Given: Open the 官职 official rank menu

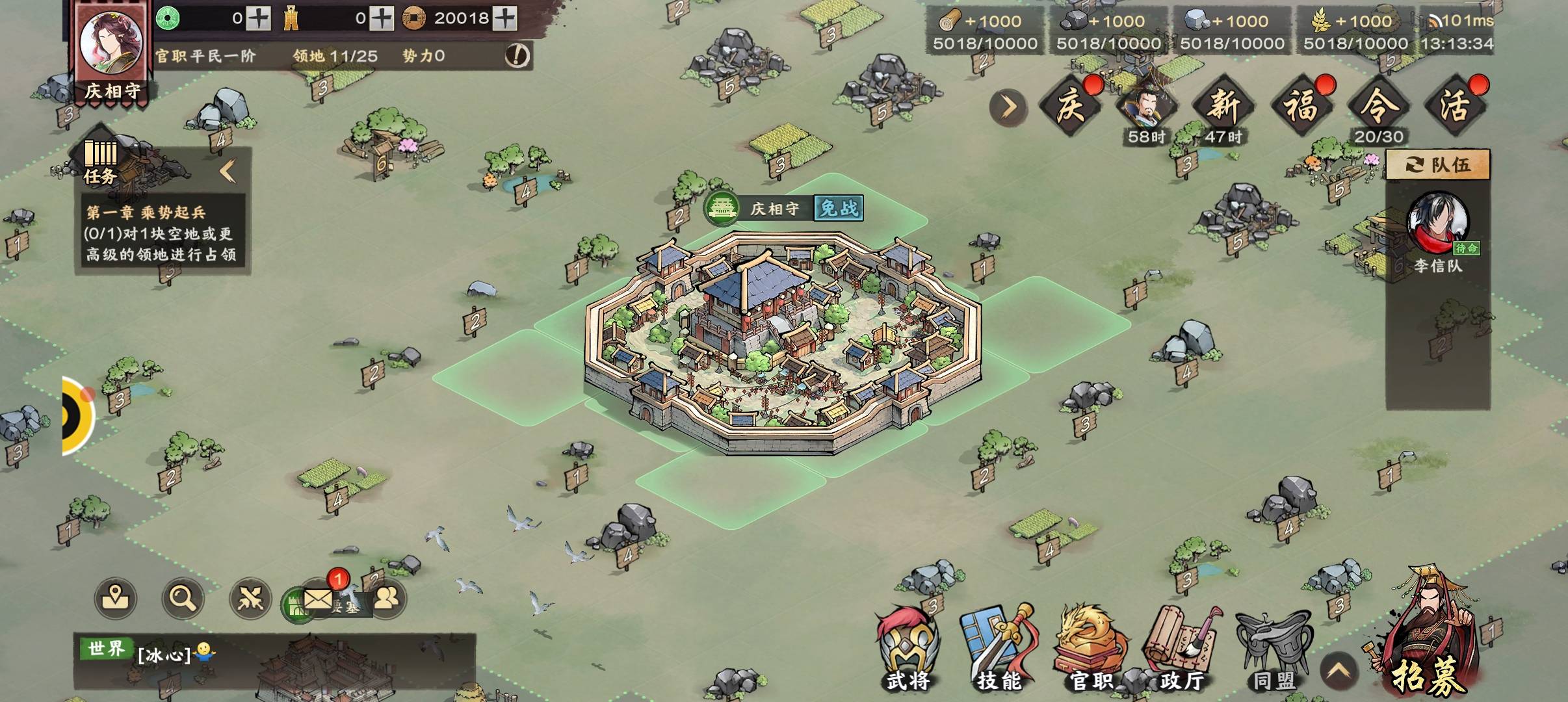Looking at the screenshot, I should coord(1090,649).
